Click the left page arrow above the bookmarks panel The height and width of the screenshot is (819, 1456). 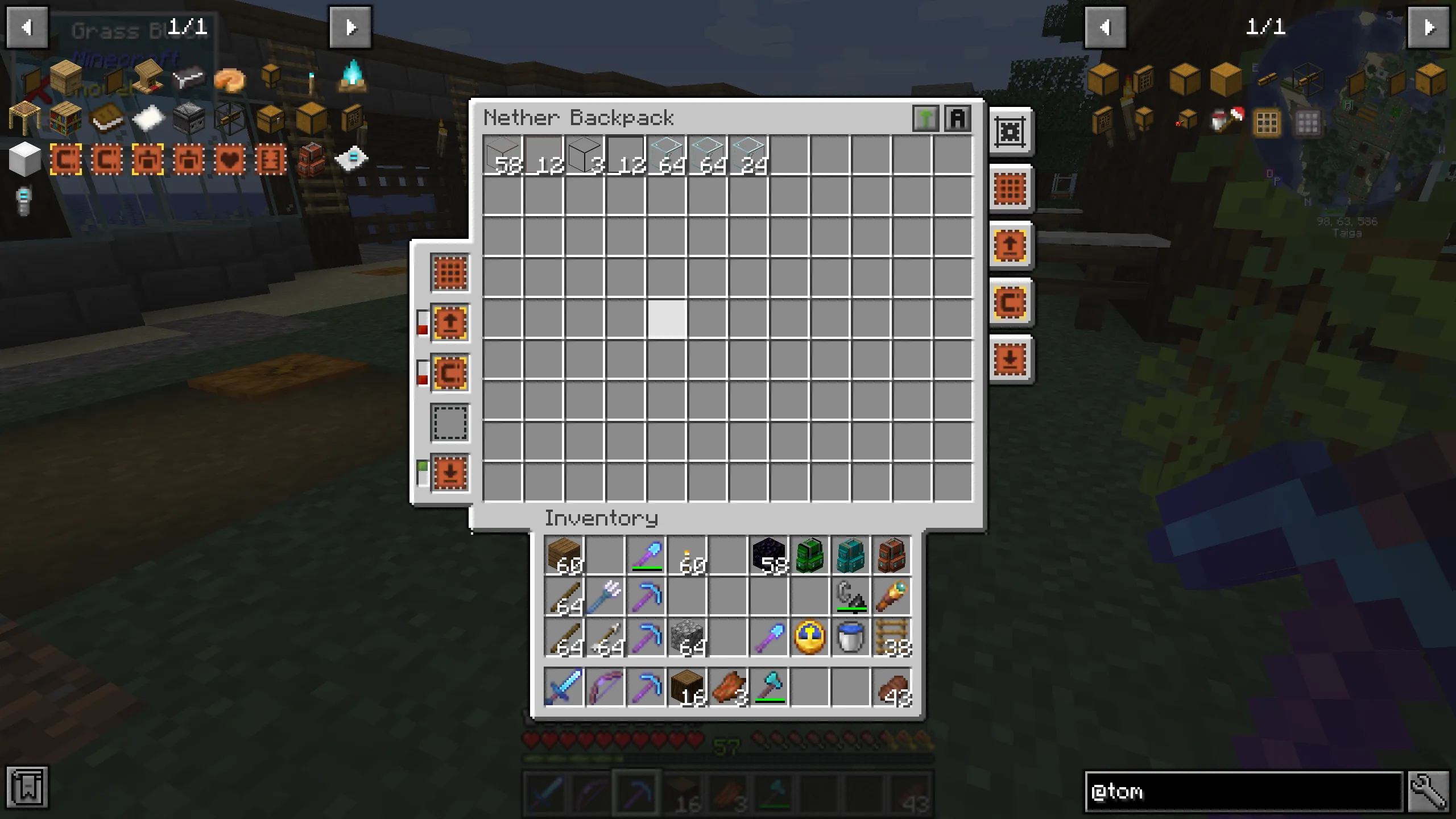pyautogui.click(x=27, y=27)
